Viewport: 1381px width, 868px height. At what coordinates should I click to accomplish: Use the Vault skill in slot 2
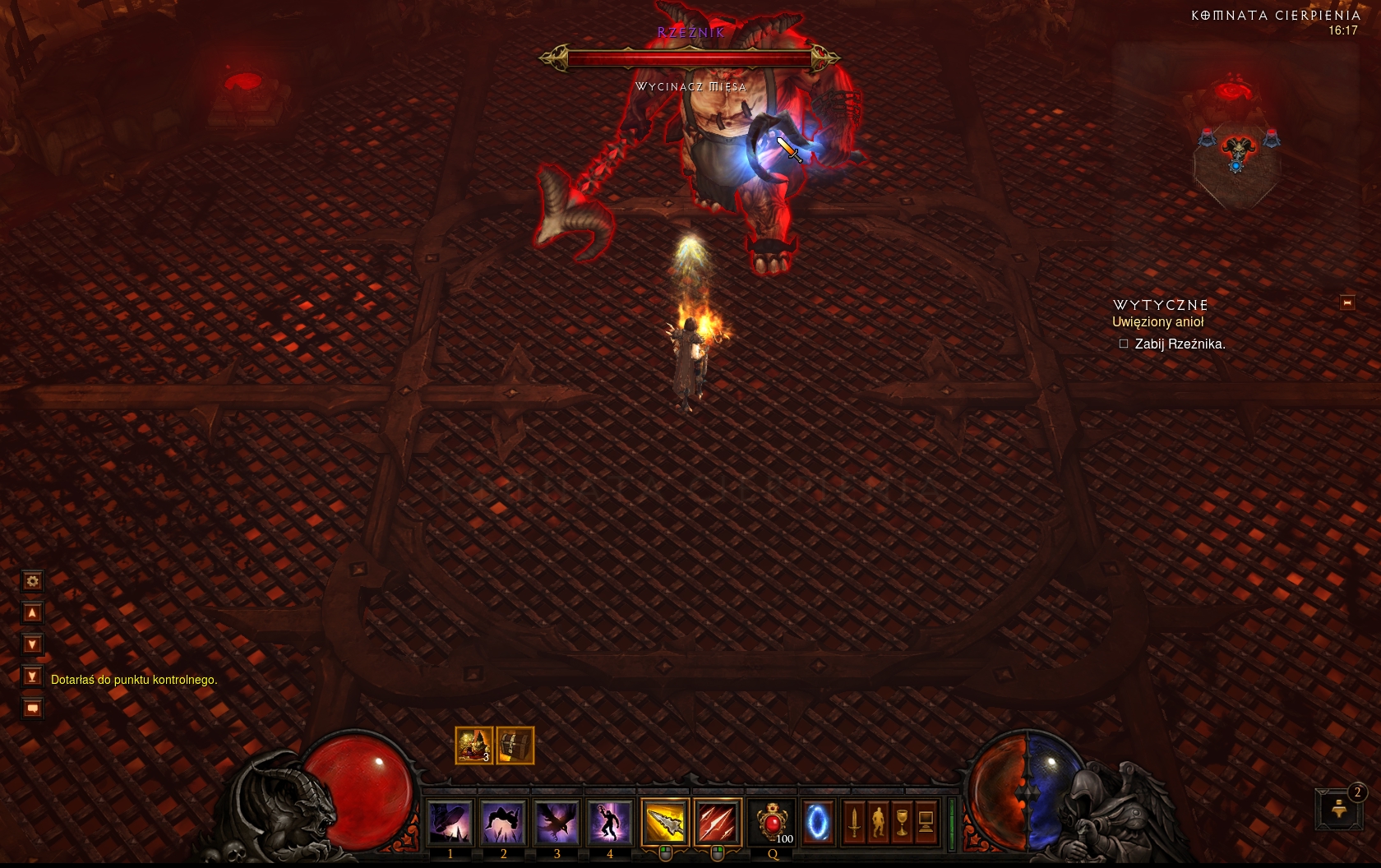(503, 822)
